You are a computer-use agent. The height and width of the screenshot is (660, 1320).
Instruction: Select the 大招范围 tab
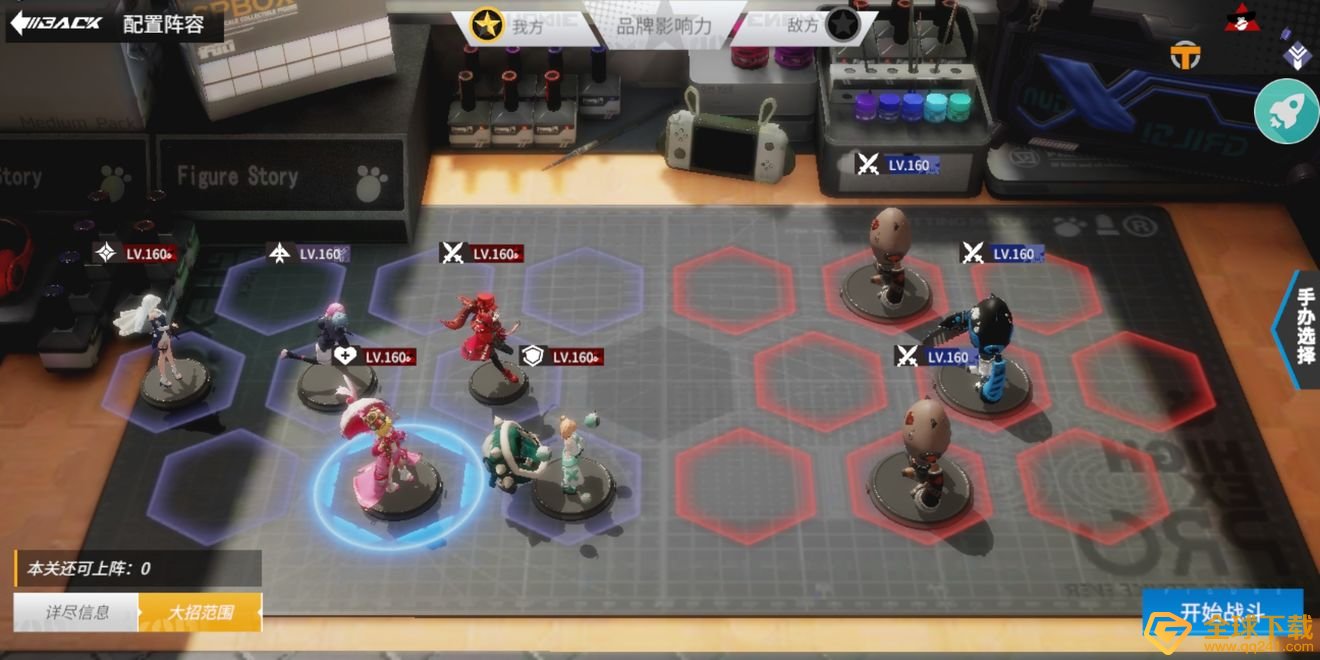point(200,612)
